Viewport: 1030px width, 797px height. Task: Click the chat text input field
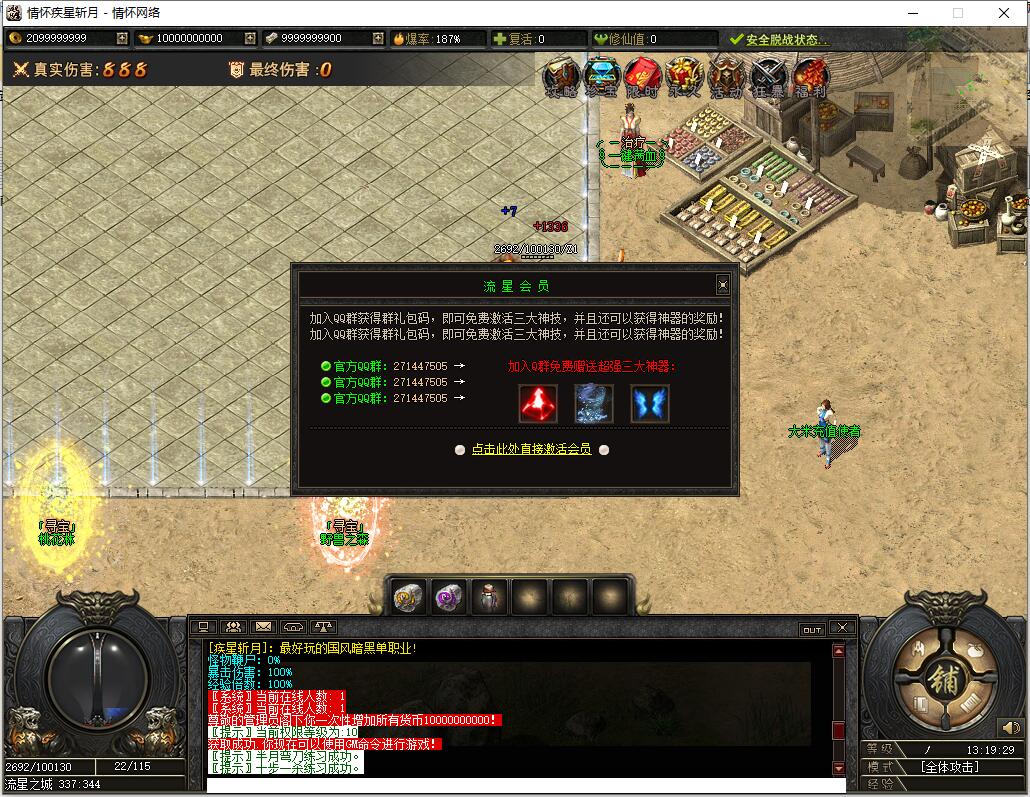click(x=520, y=785)
